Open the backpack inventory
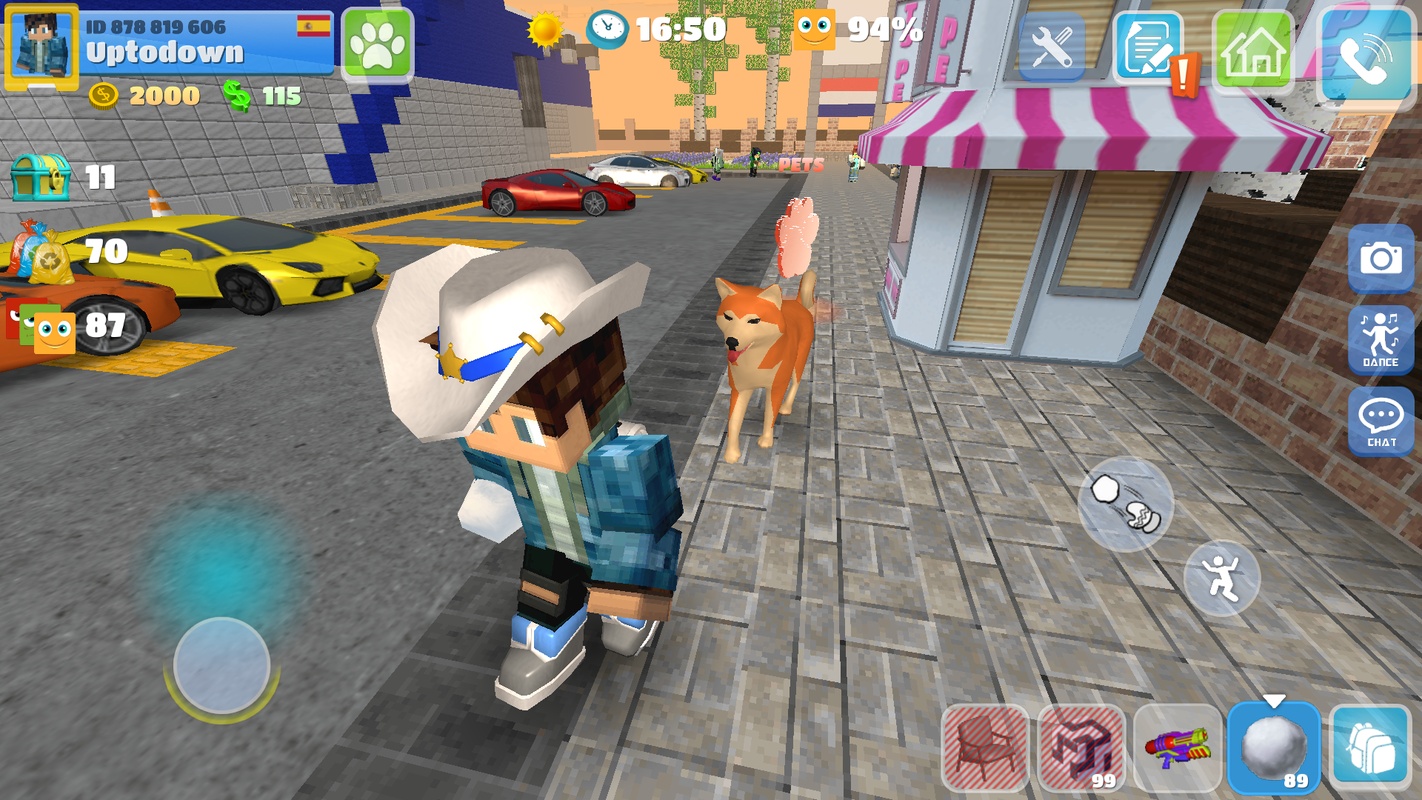1422x800 pixels. point(1369,748)
